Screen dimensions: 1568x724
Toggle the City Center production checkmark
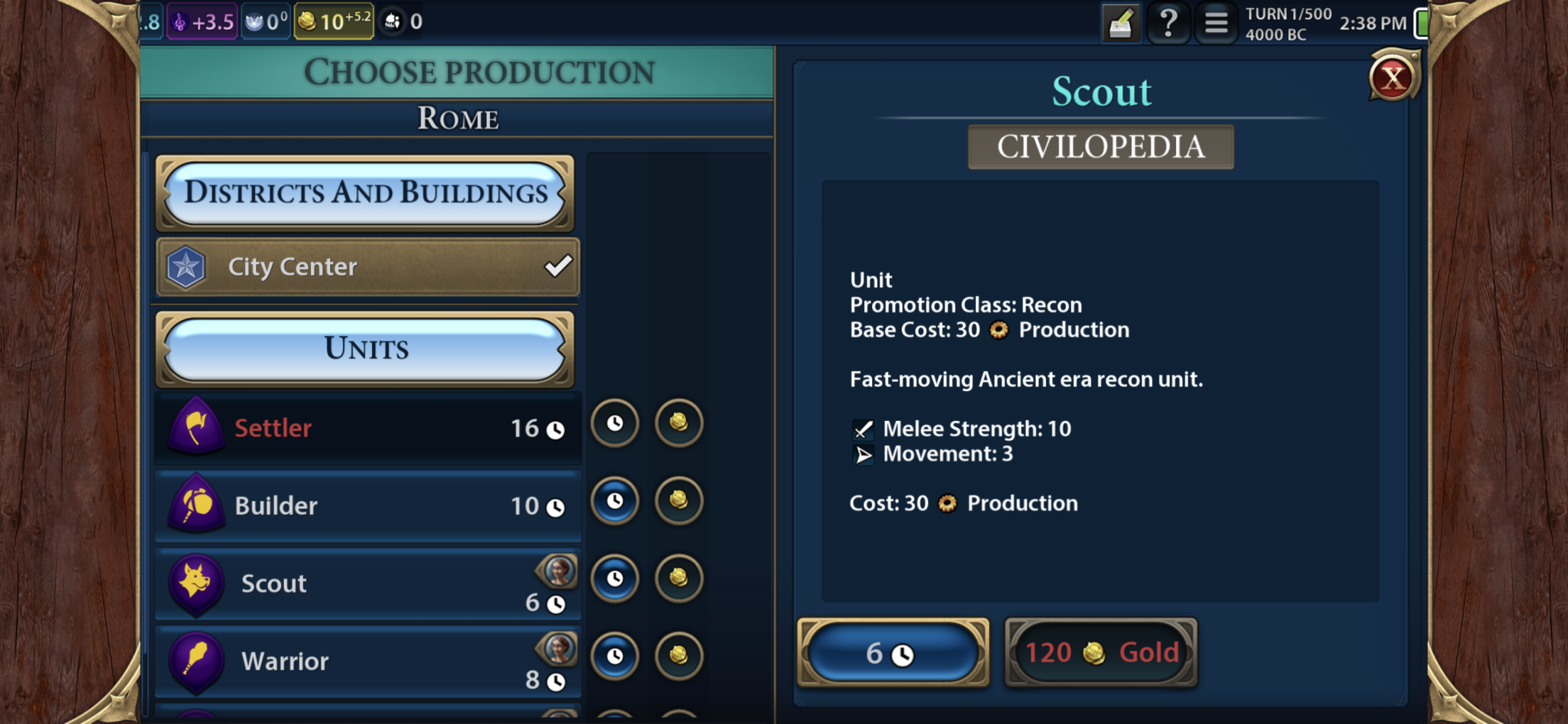(x=558, y=266)
